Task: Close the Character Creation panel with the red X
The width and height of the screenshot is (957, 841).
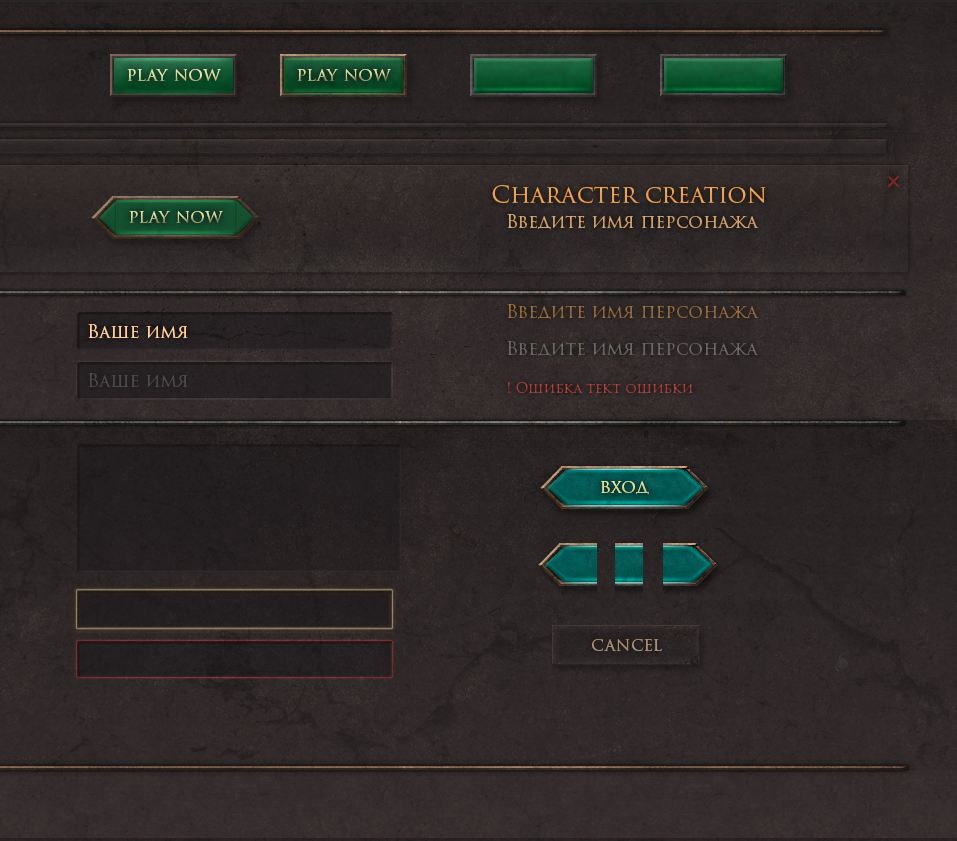Action: pyautogui.click(x=893, y=181)
